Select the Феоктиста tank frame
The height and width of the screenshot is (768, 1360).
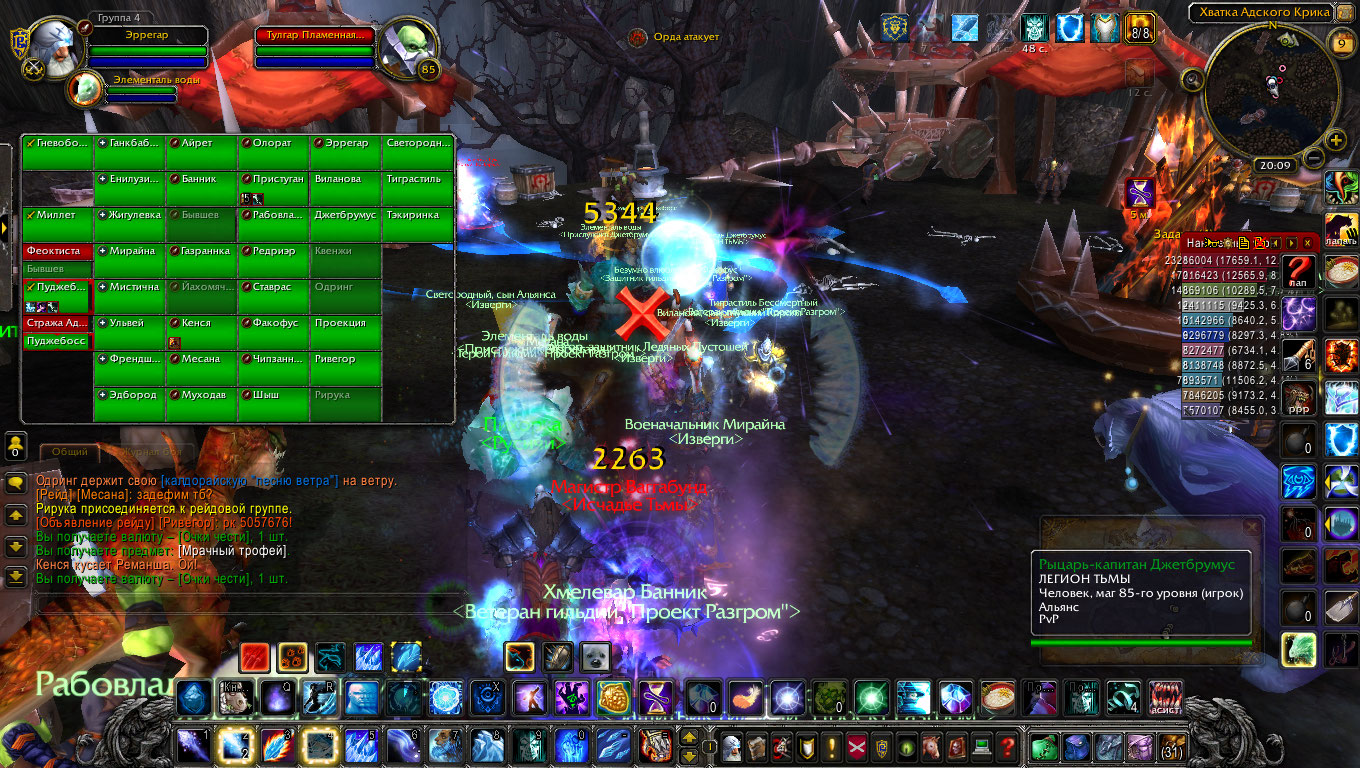57,251
